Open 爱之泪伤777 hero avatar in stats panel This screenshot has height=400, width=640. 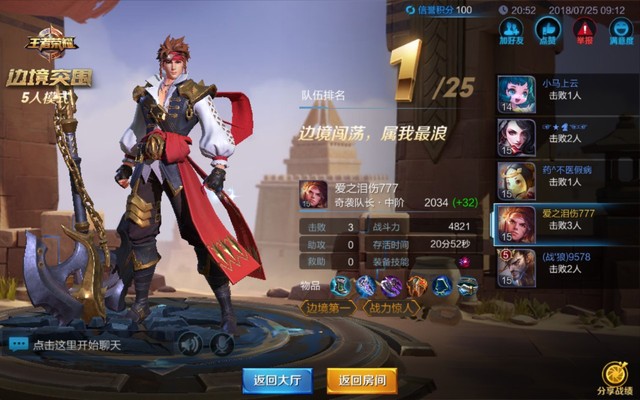(314, 193)
